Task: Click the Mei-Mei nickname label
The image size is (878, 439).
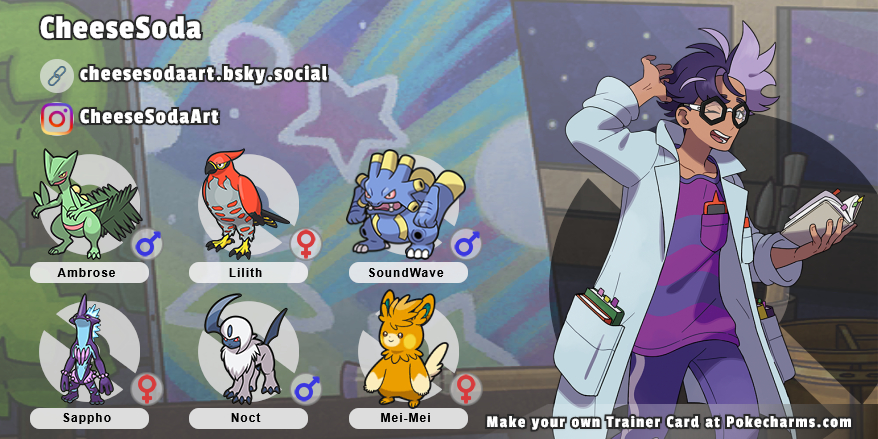Action: (x=408, y=418)
